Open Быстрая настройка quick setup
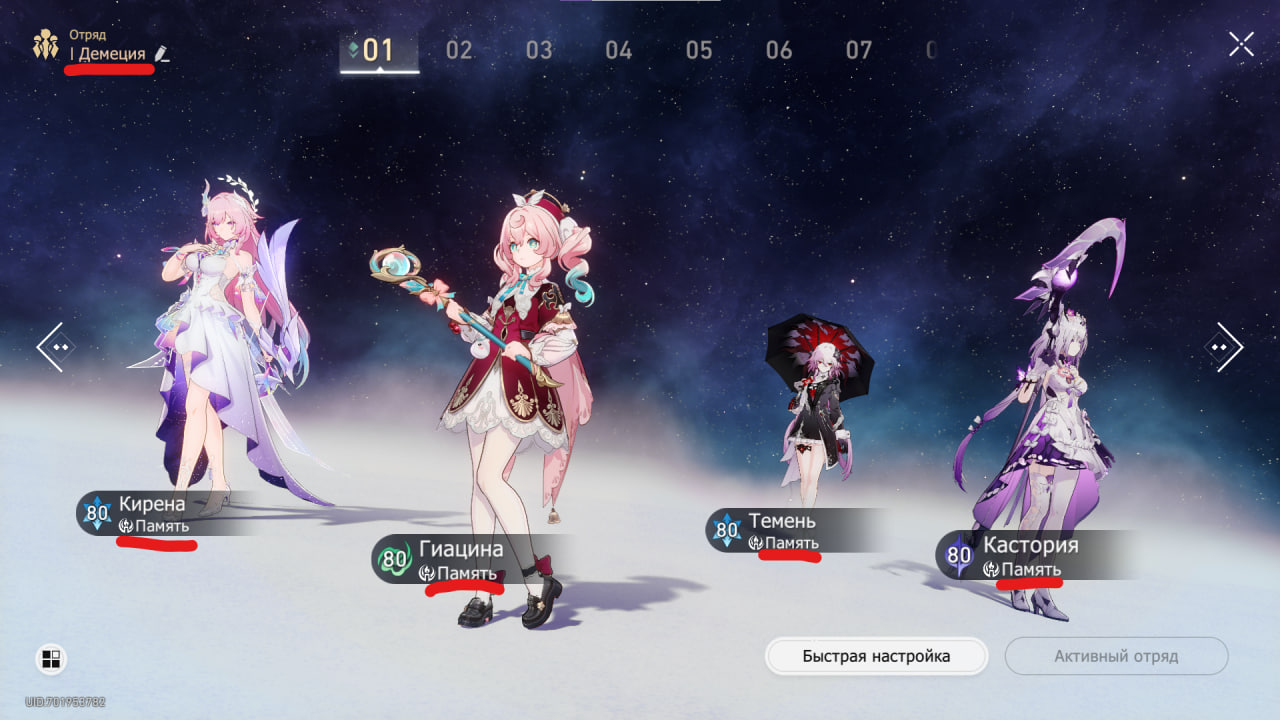 tap(876, 657)
